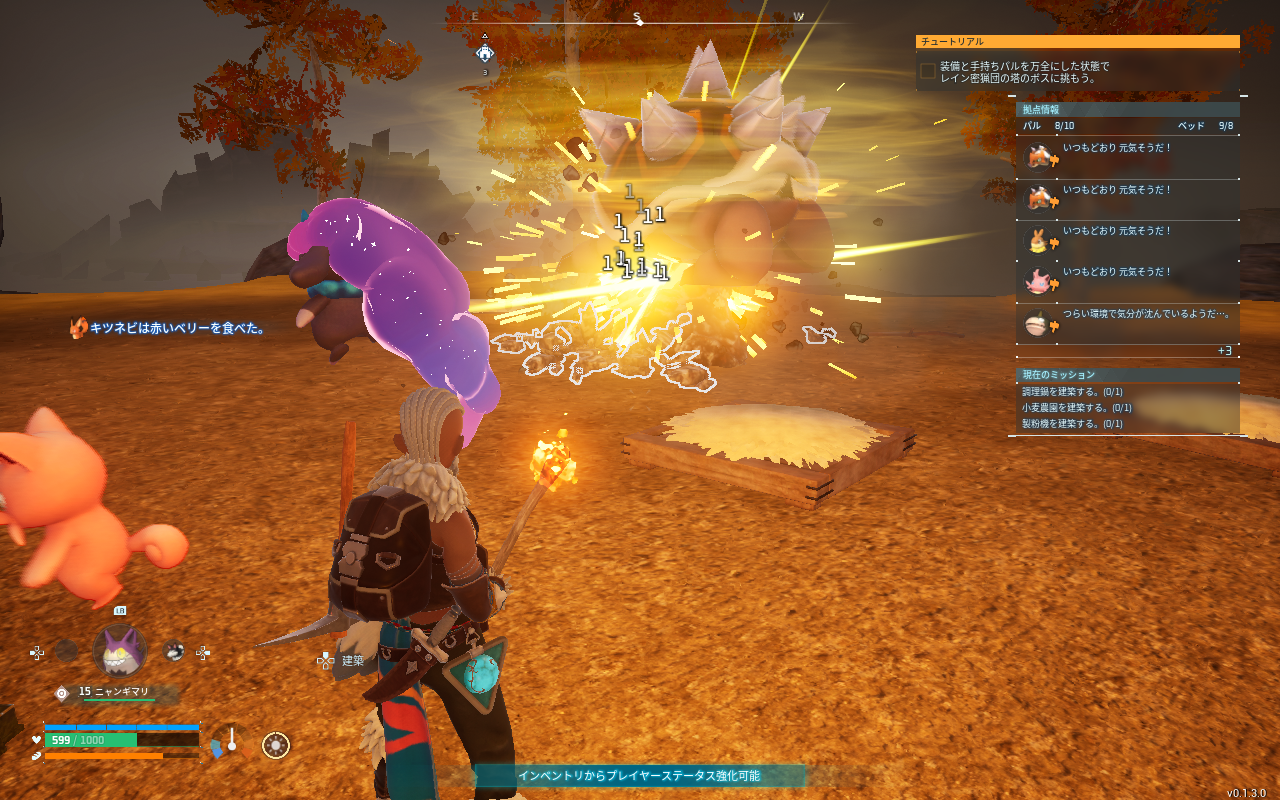Click the player status upgrade notification banner
Image resolution: width=1280 pixels, height=800 pixels.
point(639,776)
